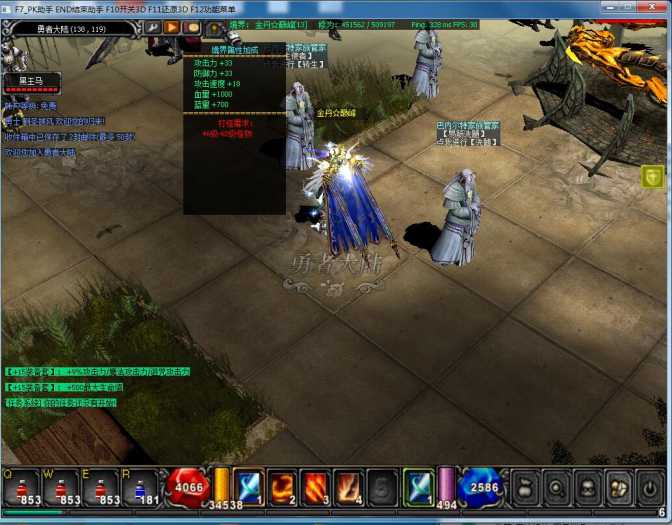Activate the green-framed sword skill slot
Screen dimensions: 672x525
tap(417, 486)
